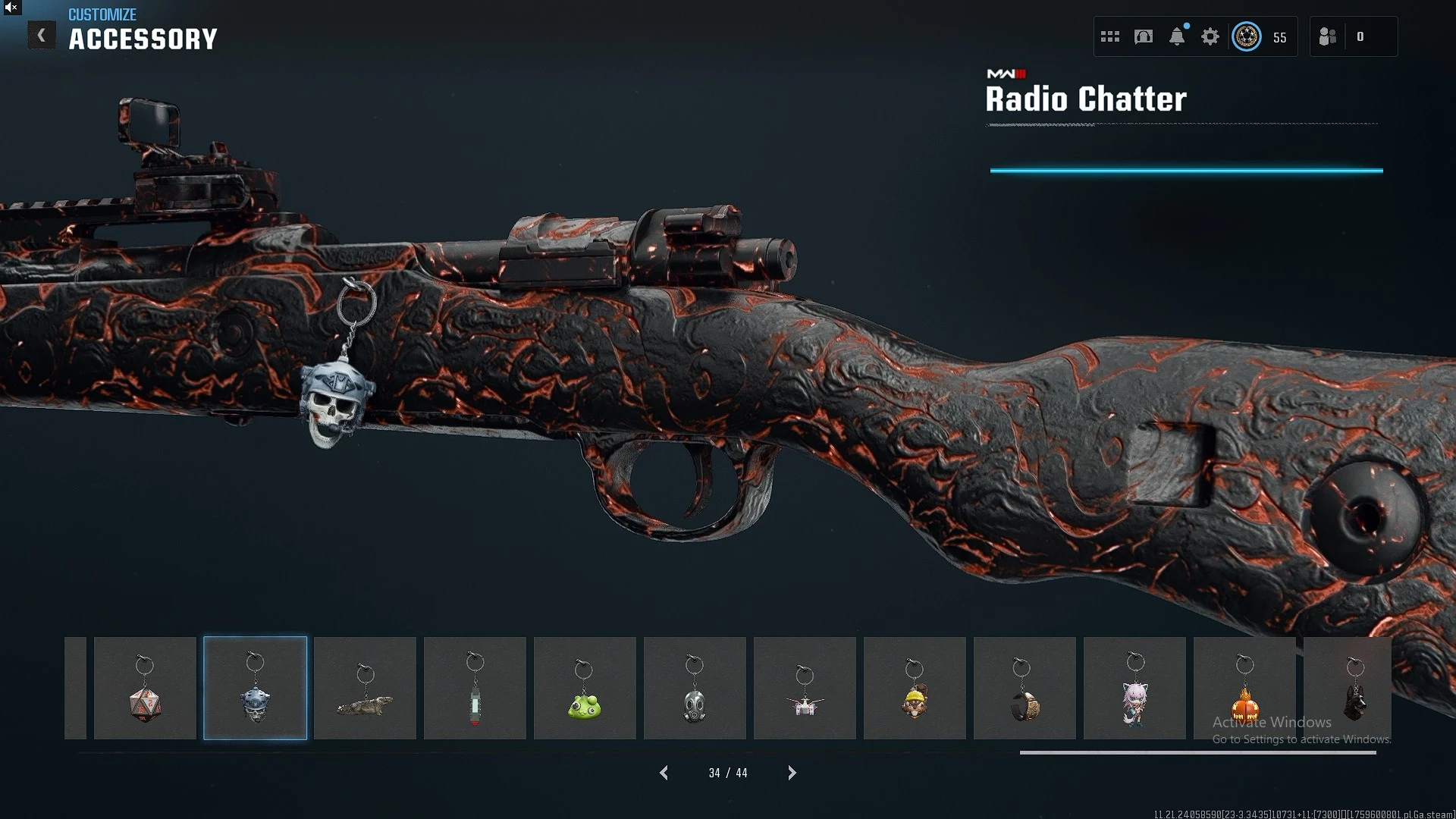Open the friends social panel

point(1328,36)
